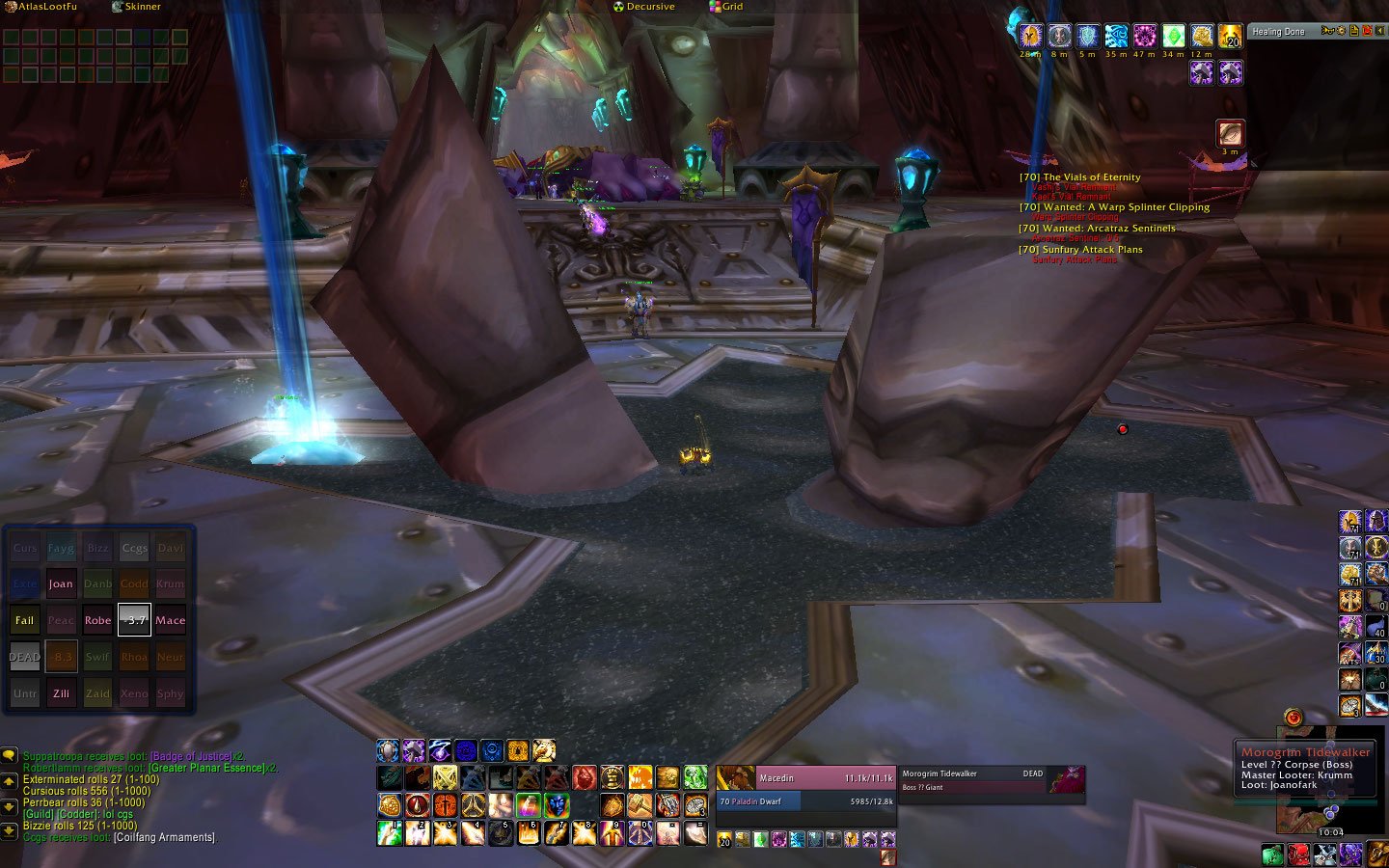Screen dimensions: 1389x868
Task: Select the Macedin player unit frame
Action: [805, 777]
